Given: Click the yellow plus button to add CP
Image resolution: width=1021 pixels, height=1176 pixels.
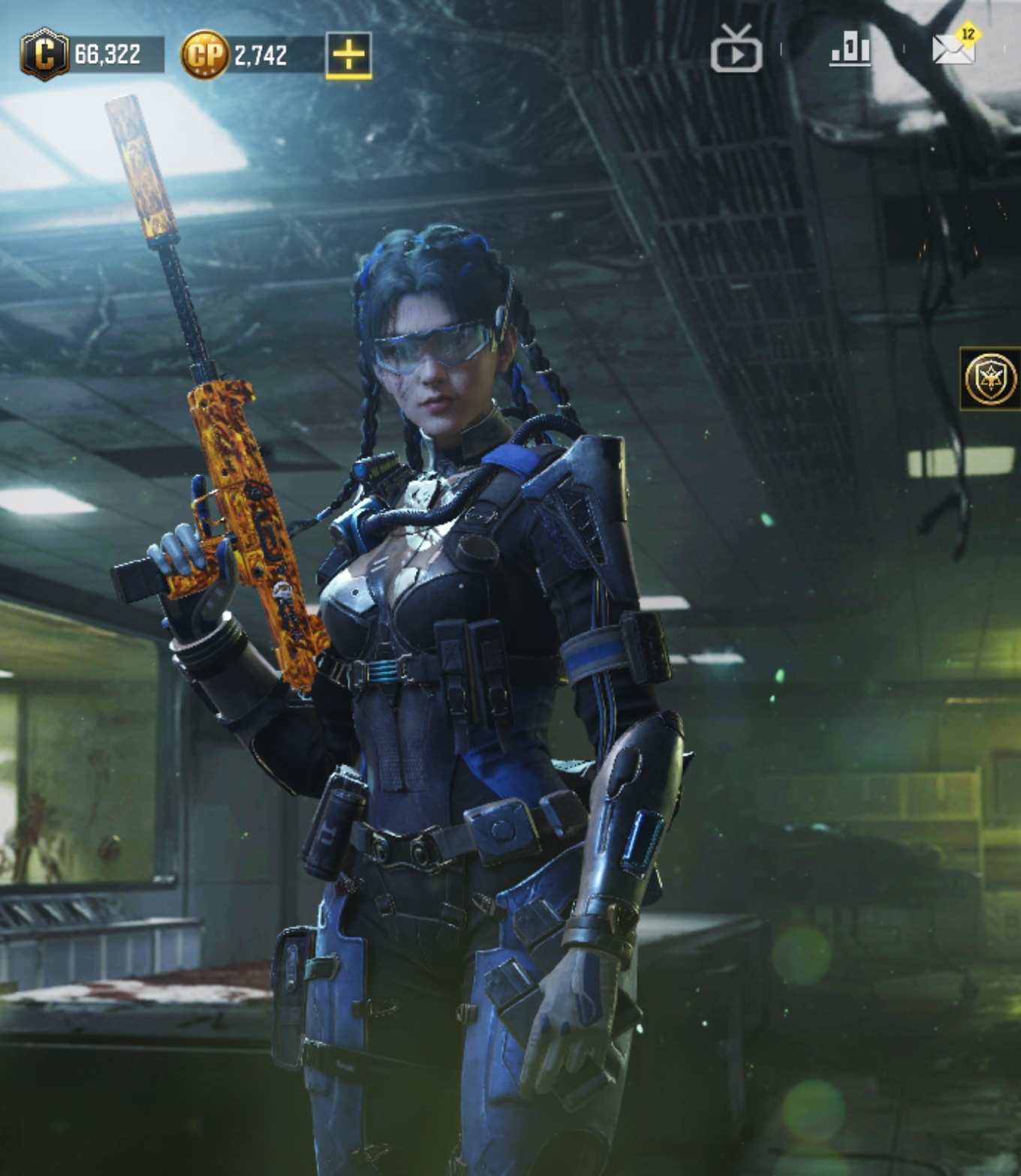Looking at the screenshot, I should pos(348,55).
